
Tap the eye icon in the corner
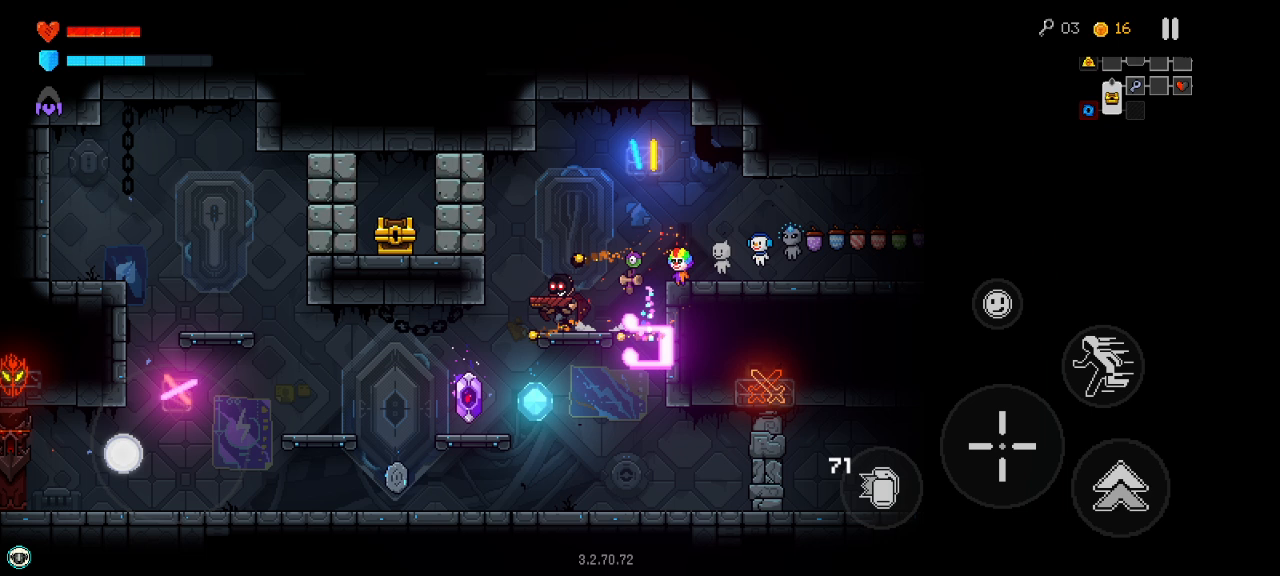19,557
